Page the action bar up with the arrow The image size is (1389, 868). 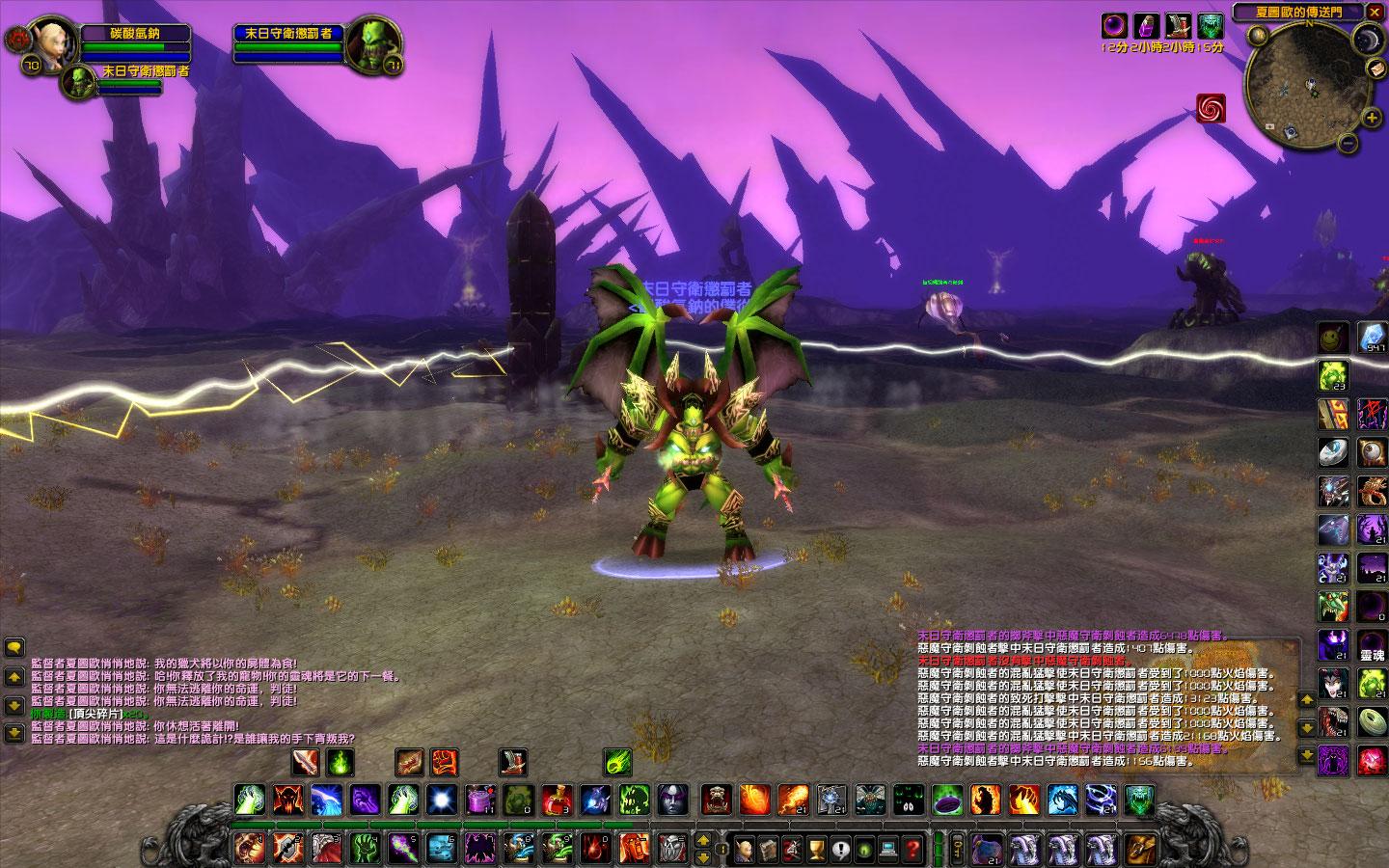click(701, 840)
